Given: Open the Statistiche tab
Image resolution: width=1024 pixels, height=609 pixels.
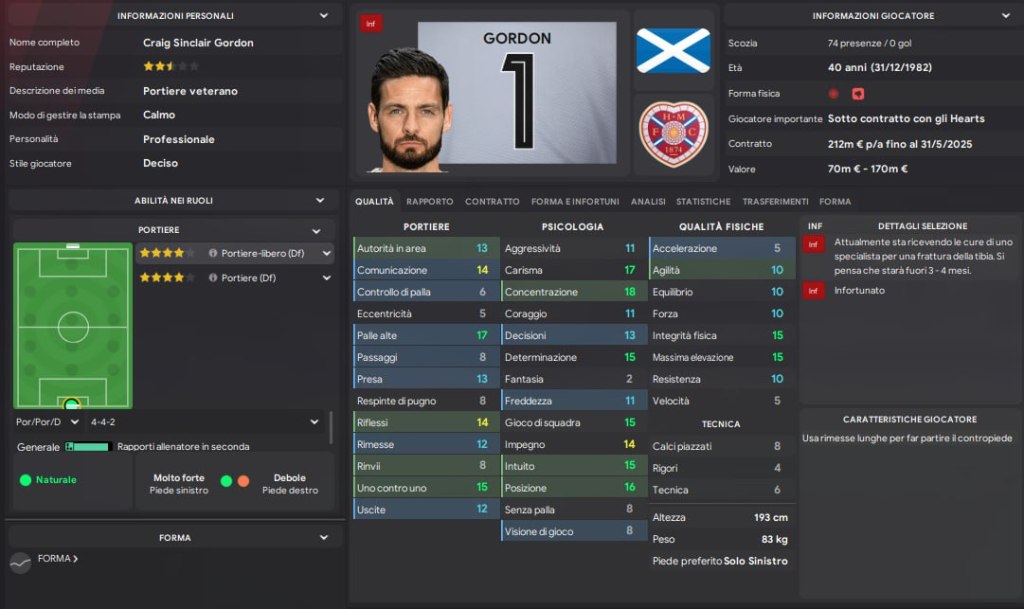Looking at the screenshot, I should 703,201.
